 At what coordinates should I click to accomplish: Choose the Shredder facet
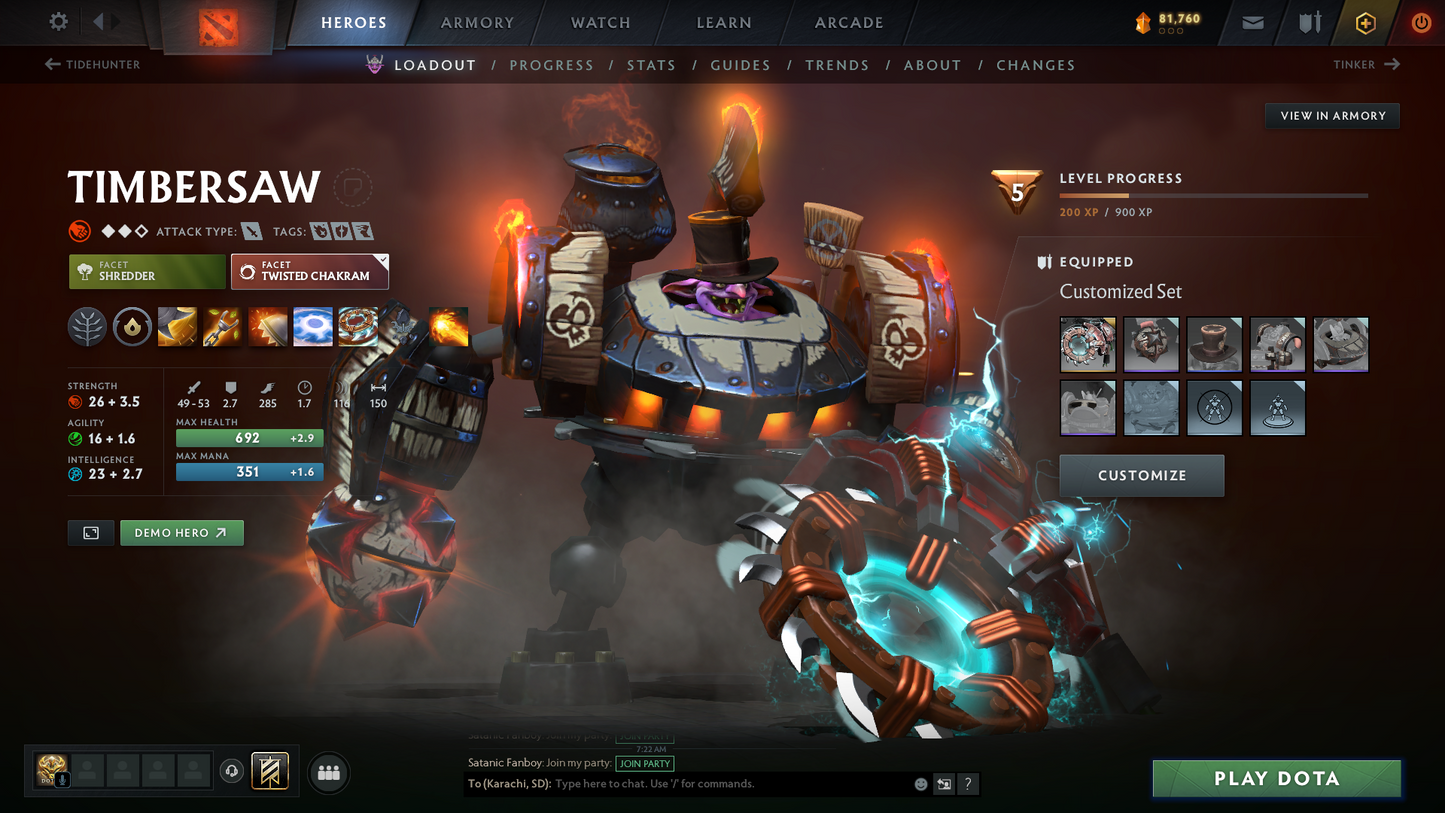147,271
